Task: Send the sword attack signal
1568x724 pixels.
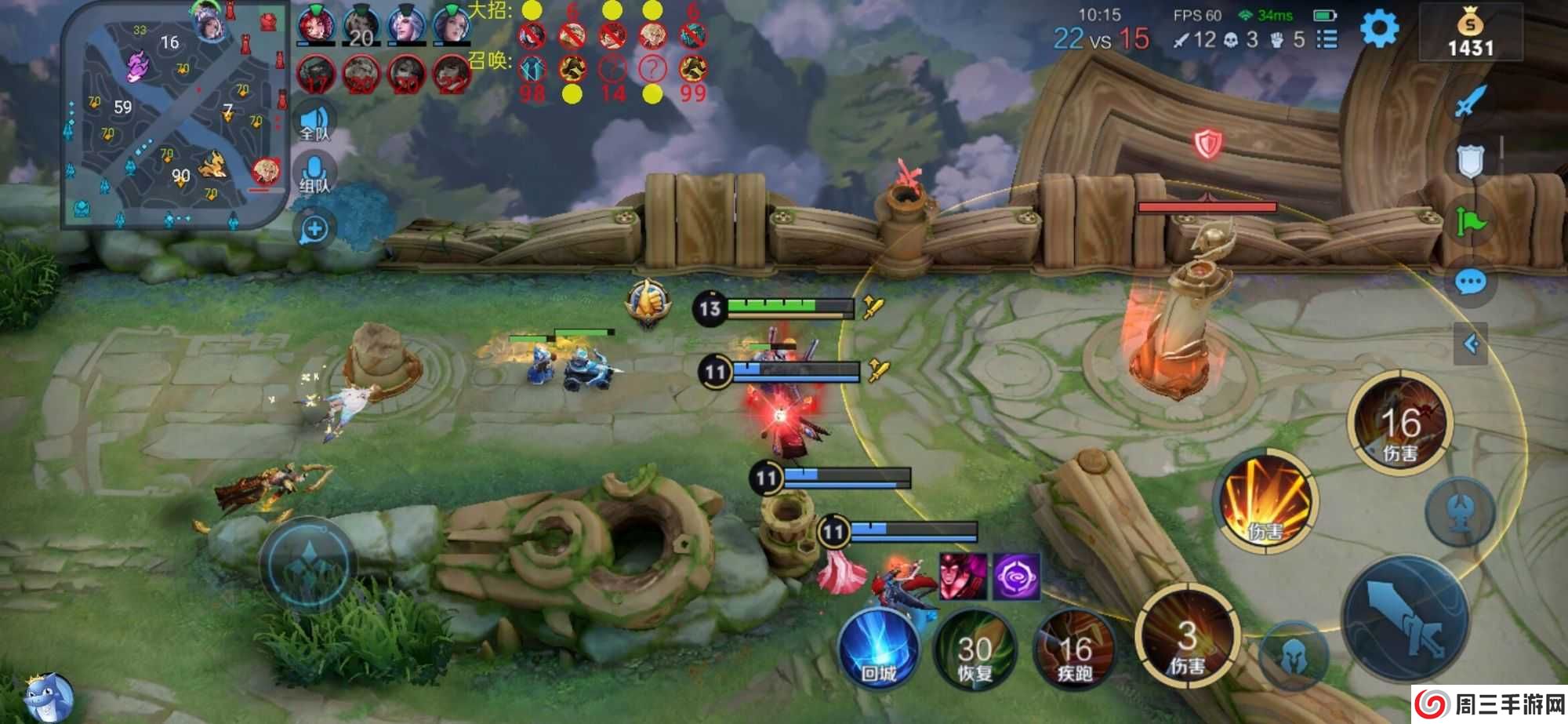Action: point(1470,102)
